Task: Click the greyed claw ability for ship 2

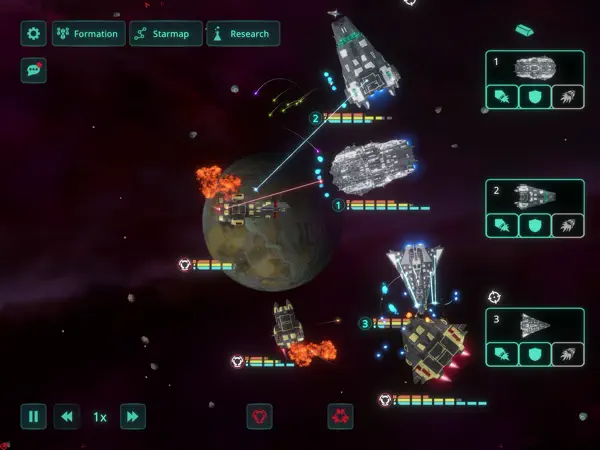Action: click(x=566, y=226)
